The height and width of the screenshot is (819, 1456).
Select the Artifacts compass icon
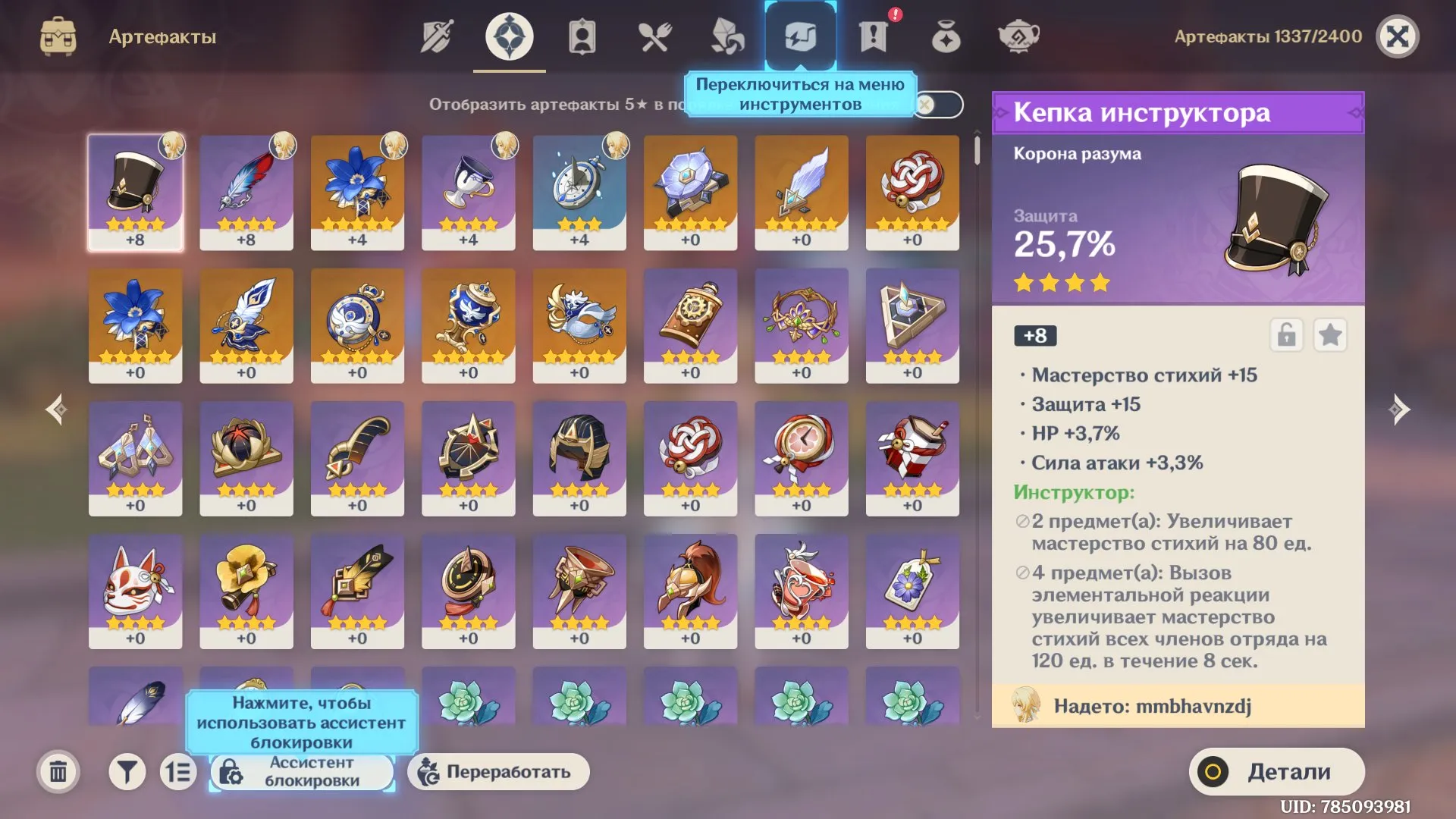point(509,35)
